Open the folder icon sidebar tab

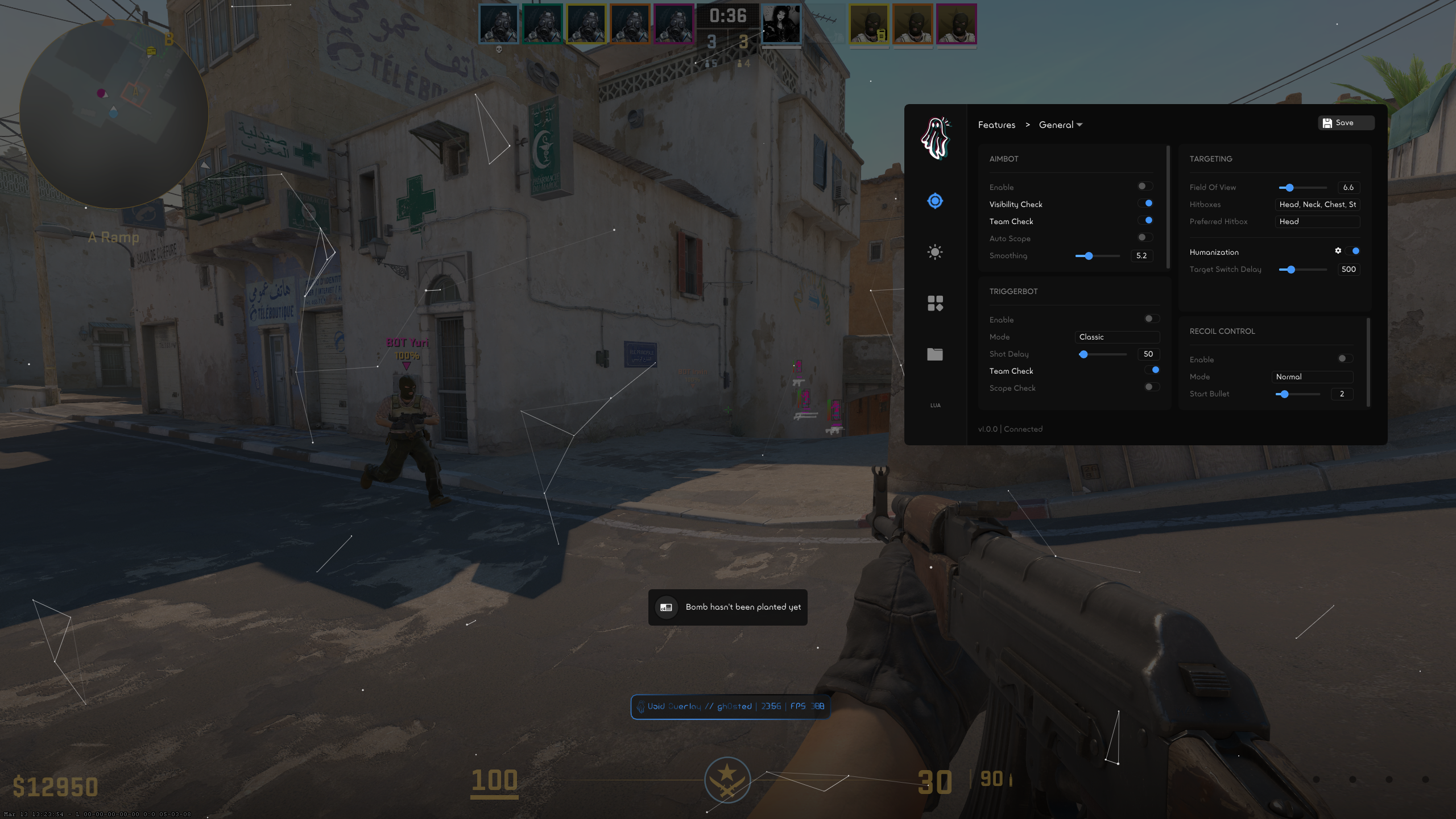click(x=935, y=354)
